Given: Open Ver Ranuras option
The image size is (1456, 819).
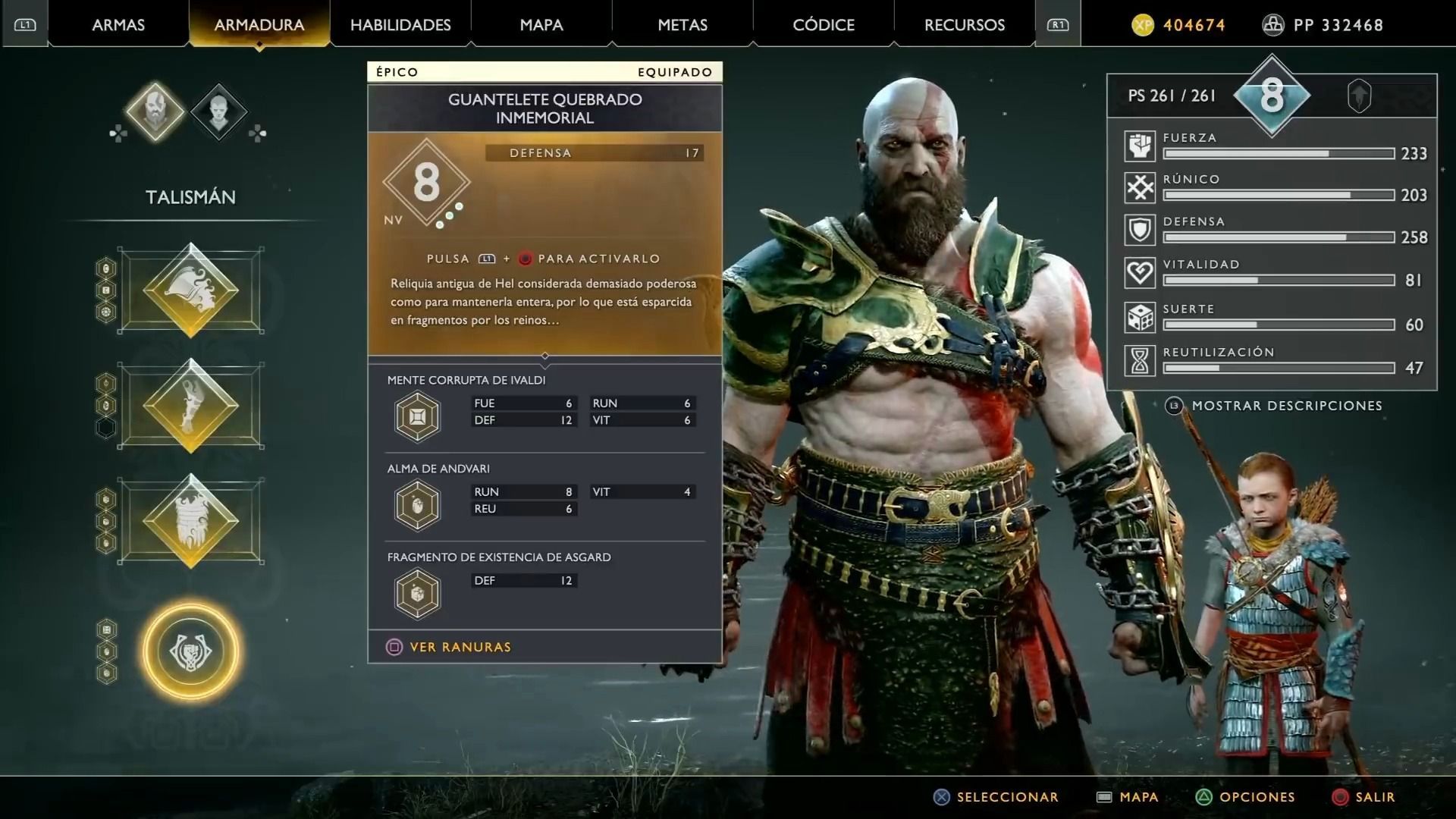Looking at the screenshot, I should pos(460,647).
